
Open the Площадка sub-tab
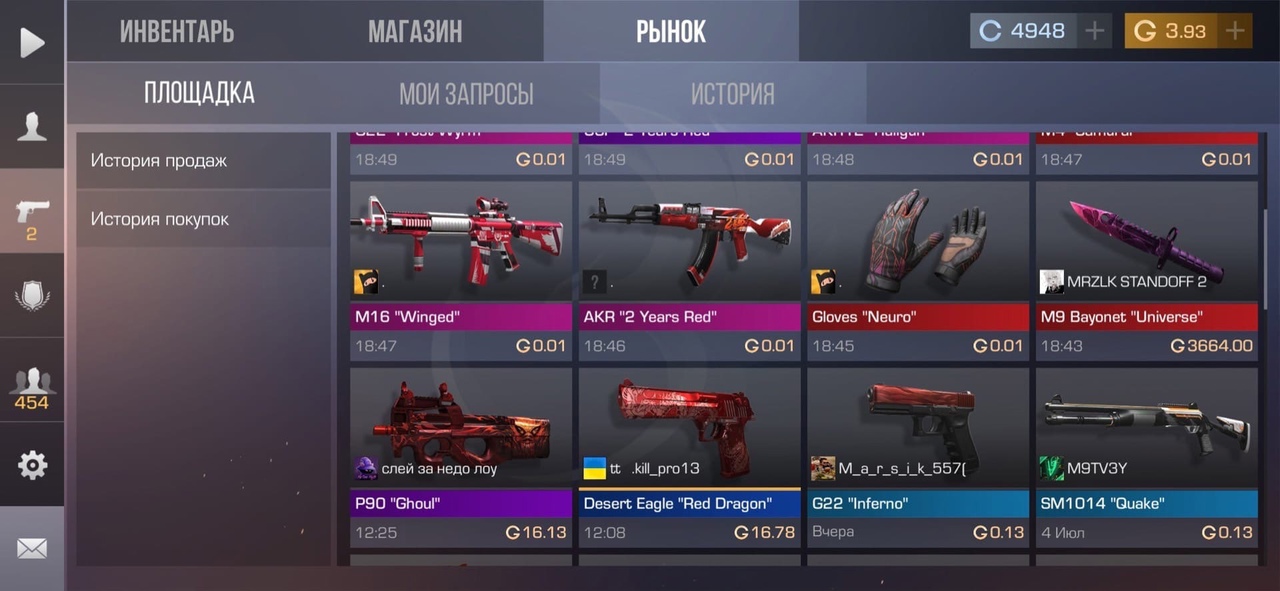199,93
